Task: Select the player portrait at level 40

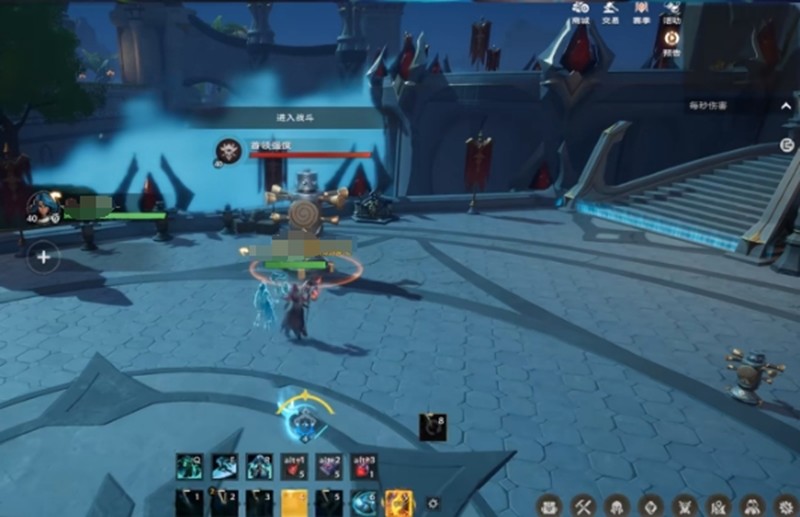Action: point(43,206)
